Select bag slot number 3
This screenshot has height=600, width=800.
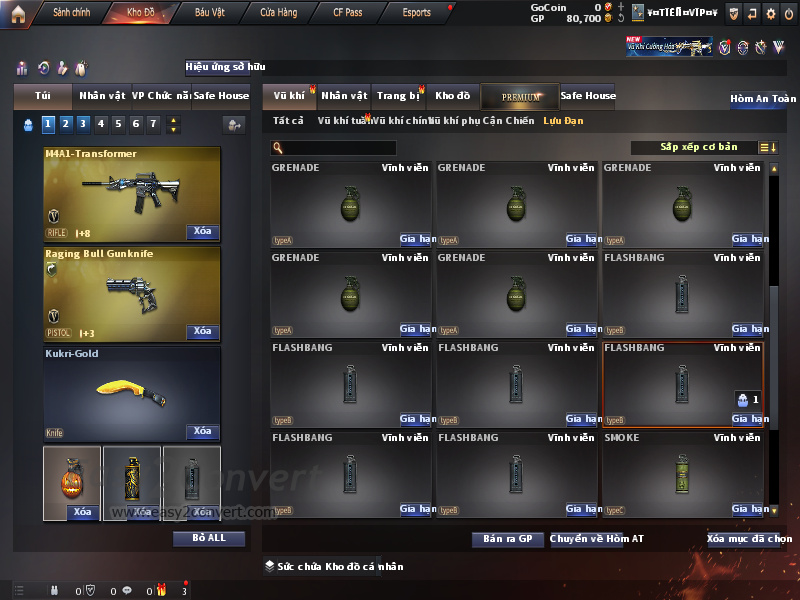[83, 124]
